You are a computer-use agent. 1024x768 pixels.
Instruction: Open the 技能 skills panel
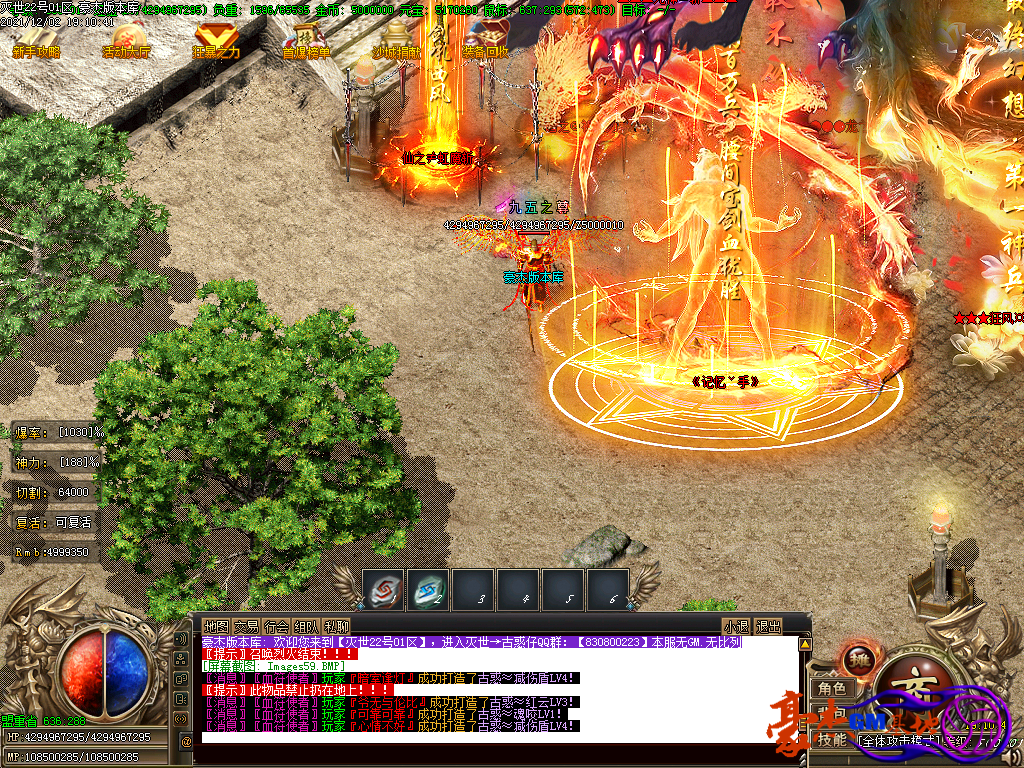tap(832, 740)
